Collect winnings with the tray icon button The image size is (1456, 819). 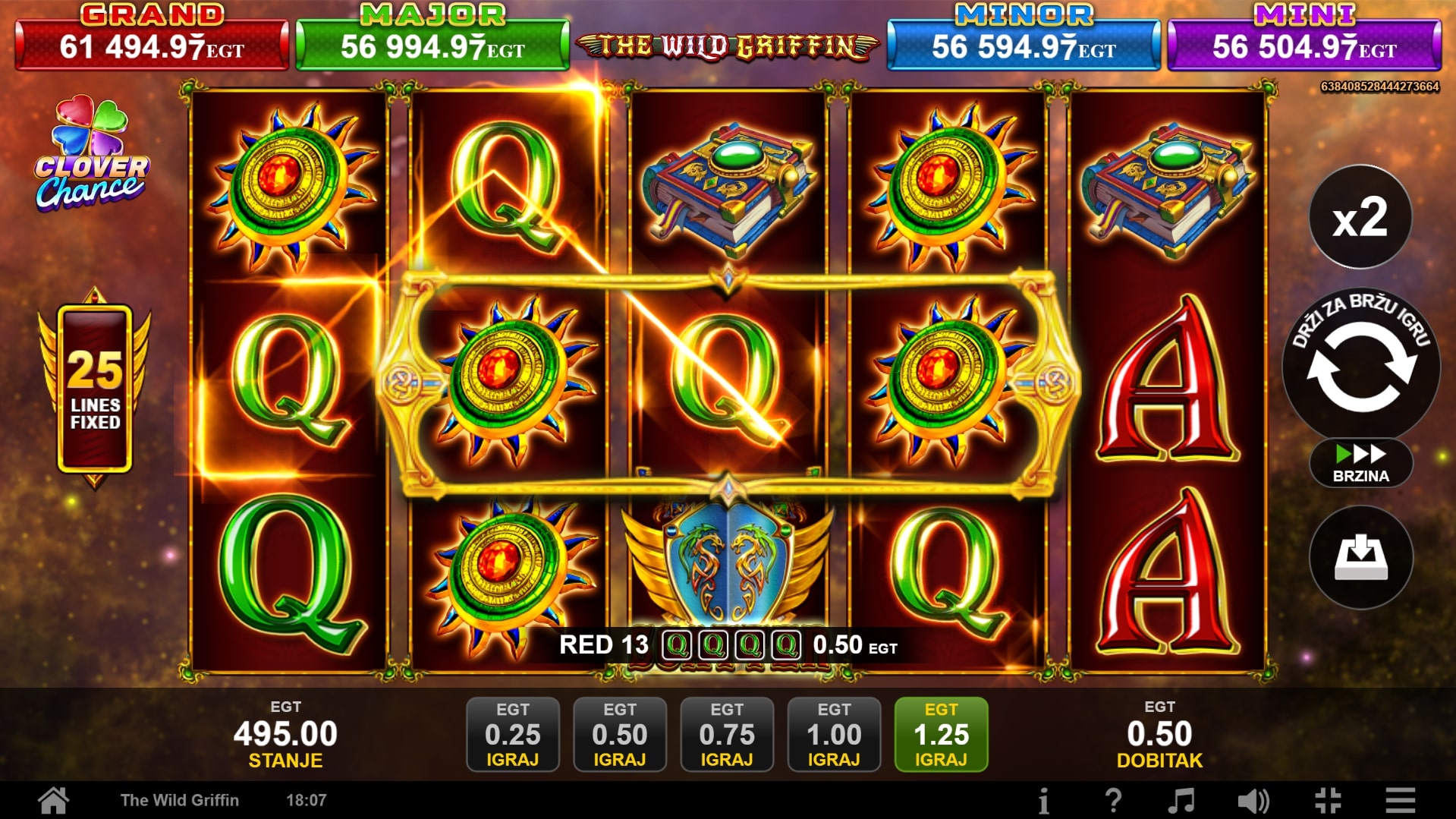pos(1360,558)
